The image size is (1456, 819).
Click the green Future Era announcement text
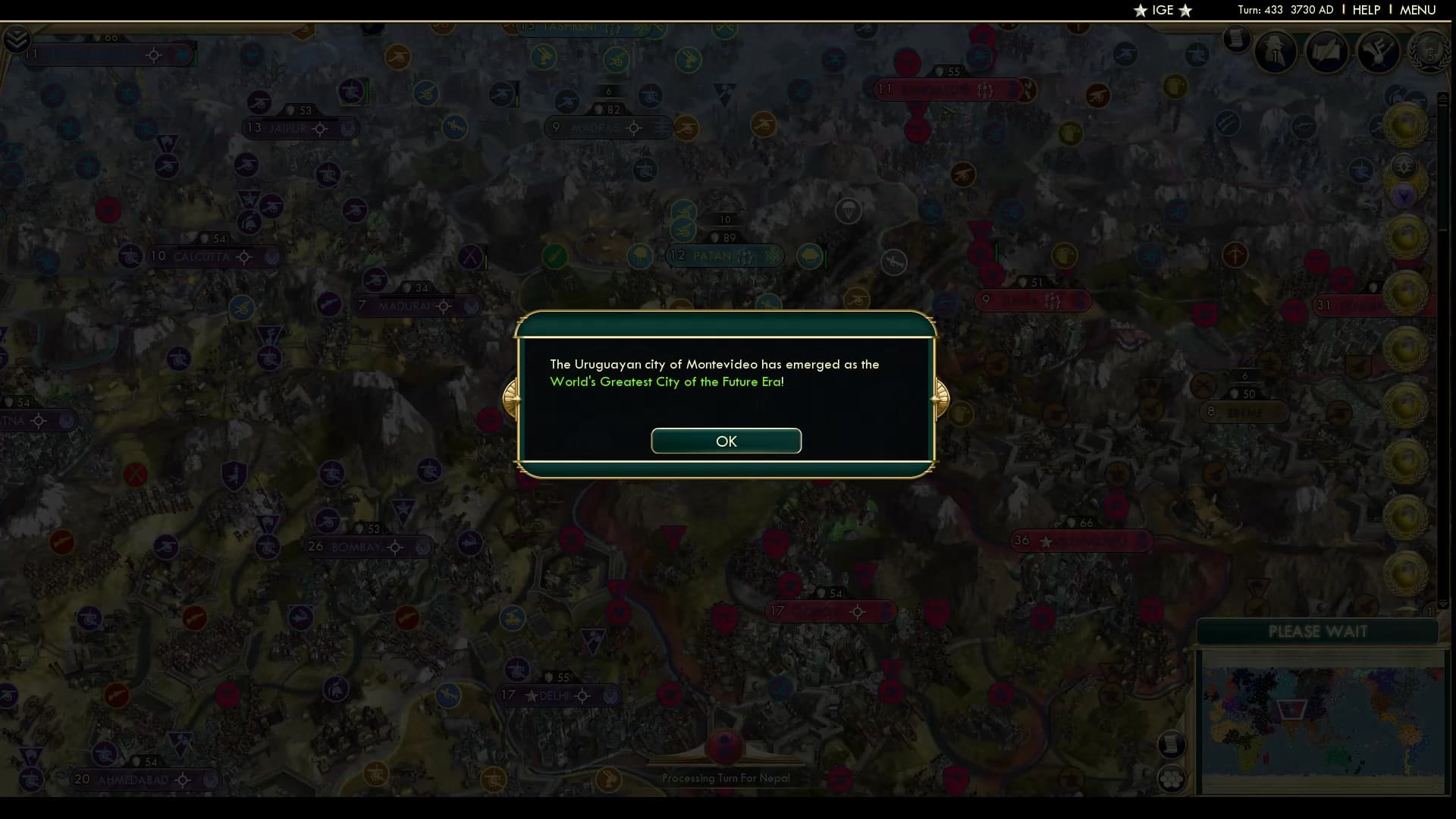click(x=667, y=381)
